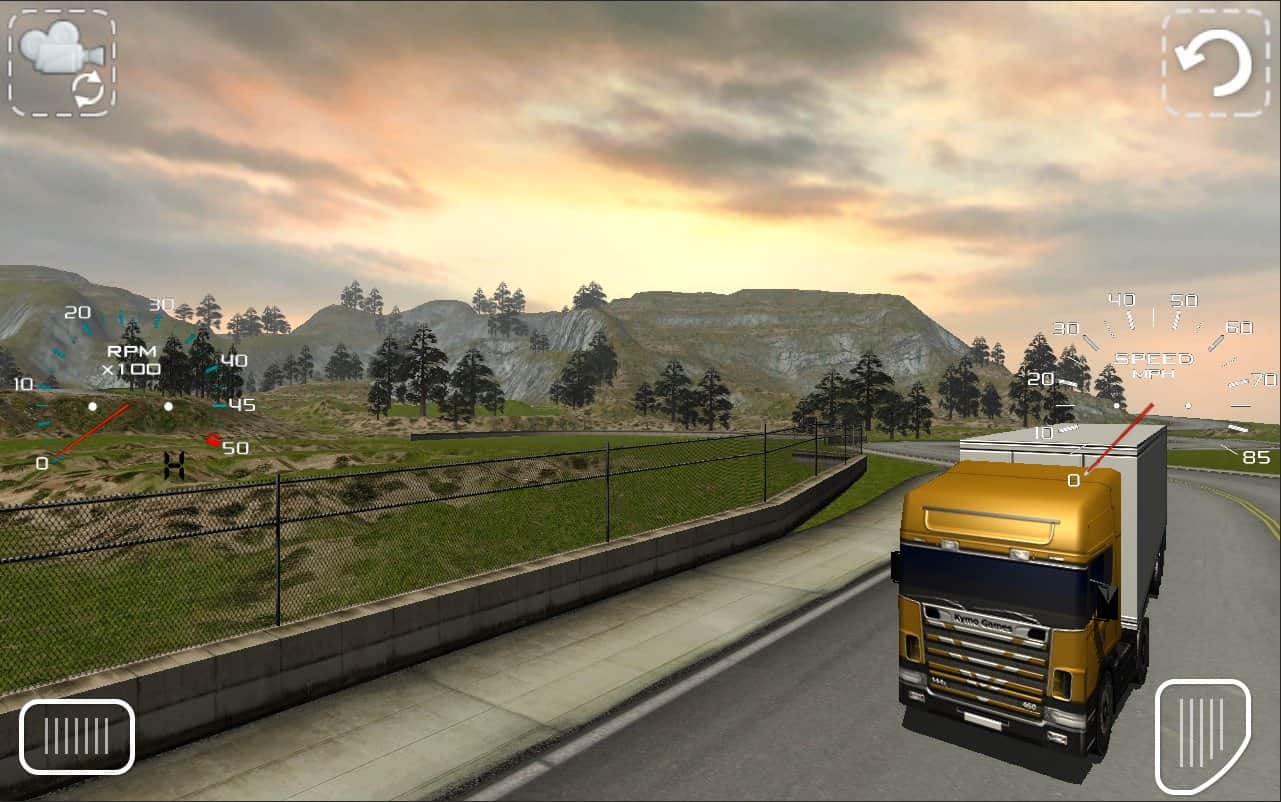Viewport: 1281px width, 802px height.
Task: Switch the camera view
Action: tap(62, 63)
